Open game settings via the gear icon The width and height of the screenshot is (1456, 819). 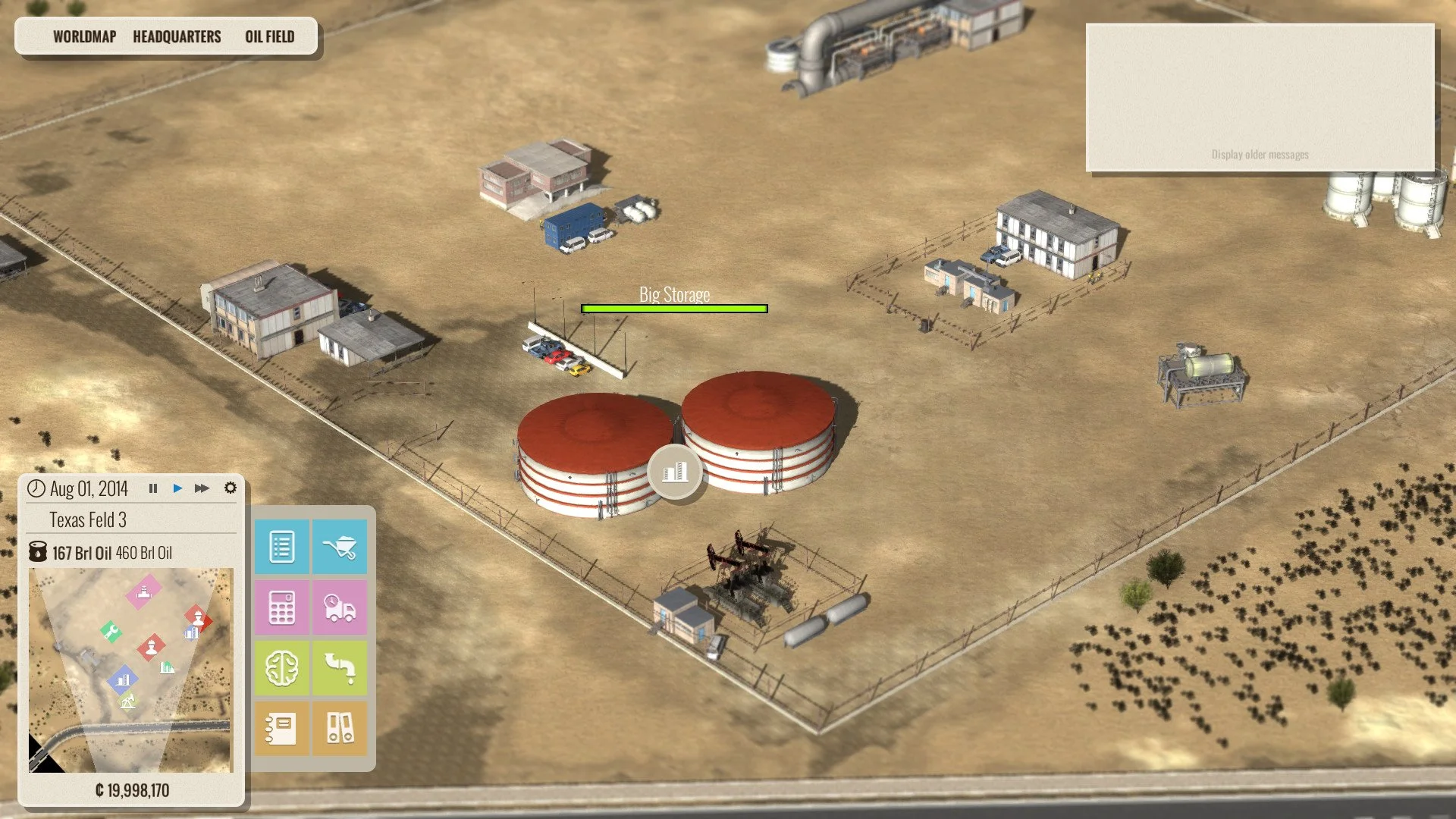(231, 488)
